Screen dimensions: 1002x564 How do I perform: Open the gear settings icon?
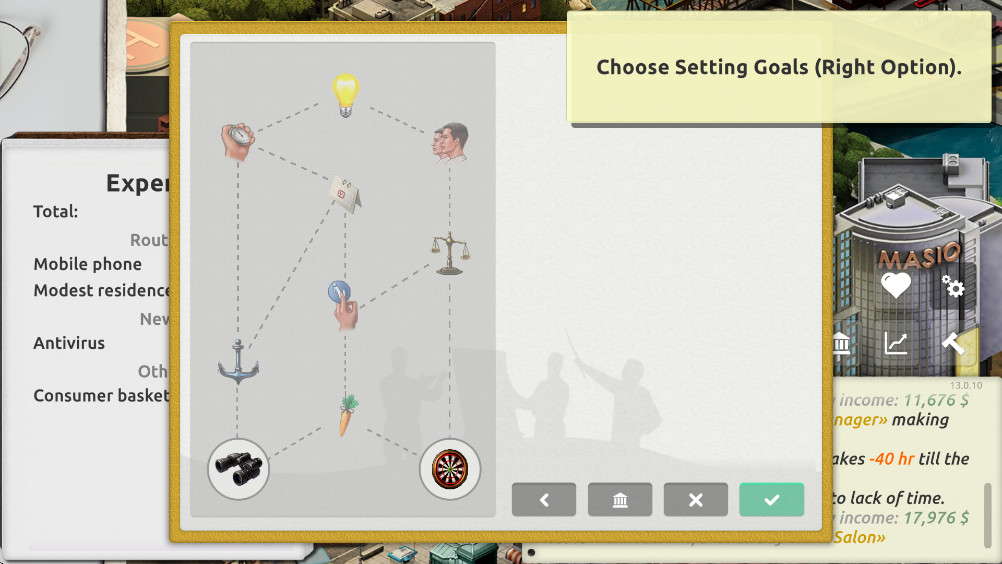(x=953, y=287)
